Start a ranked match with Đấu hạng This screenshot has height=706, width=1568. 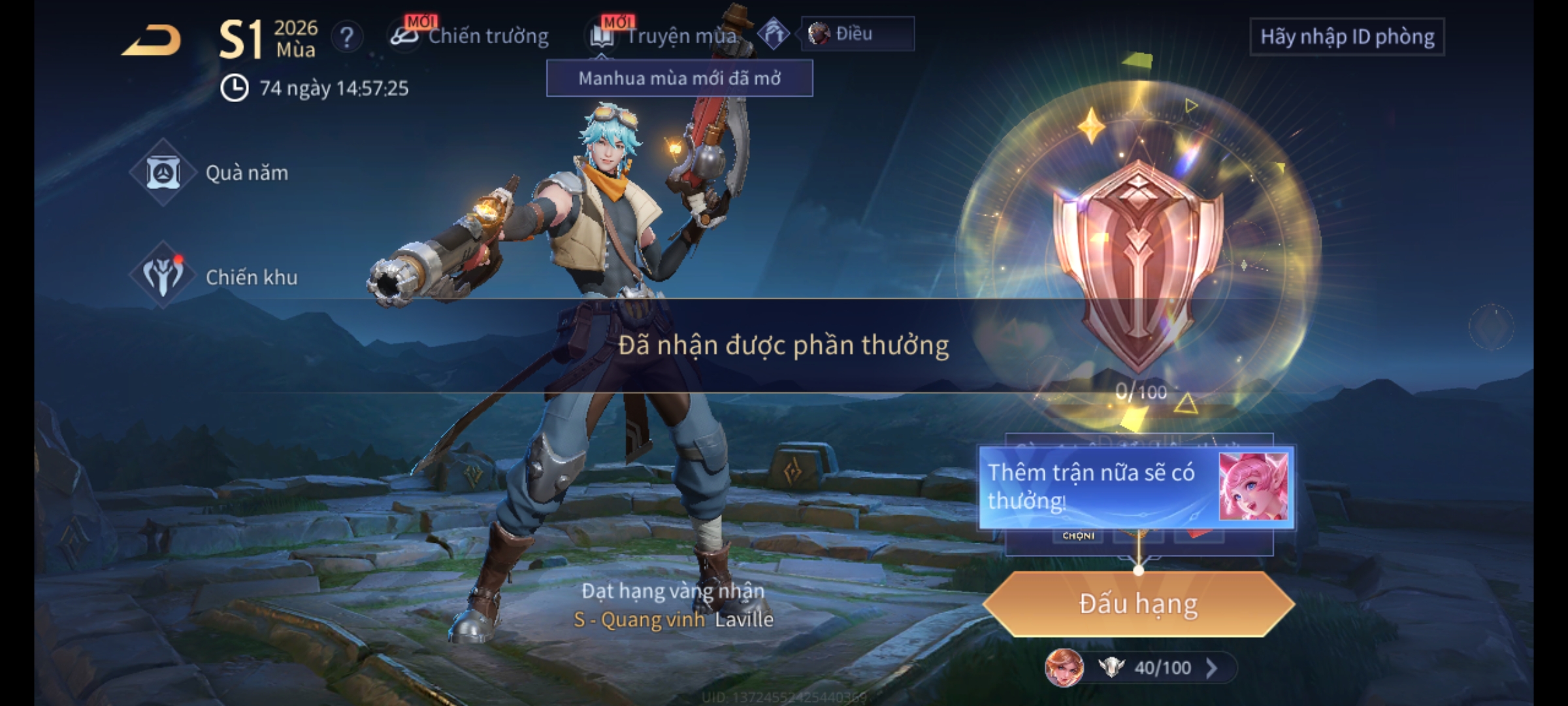pyautogui.click(x=1138, y=604)
